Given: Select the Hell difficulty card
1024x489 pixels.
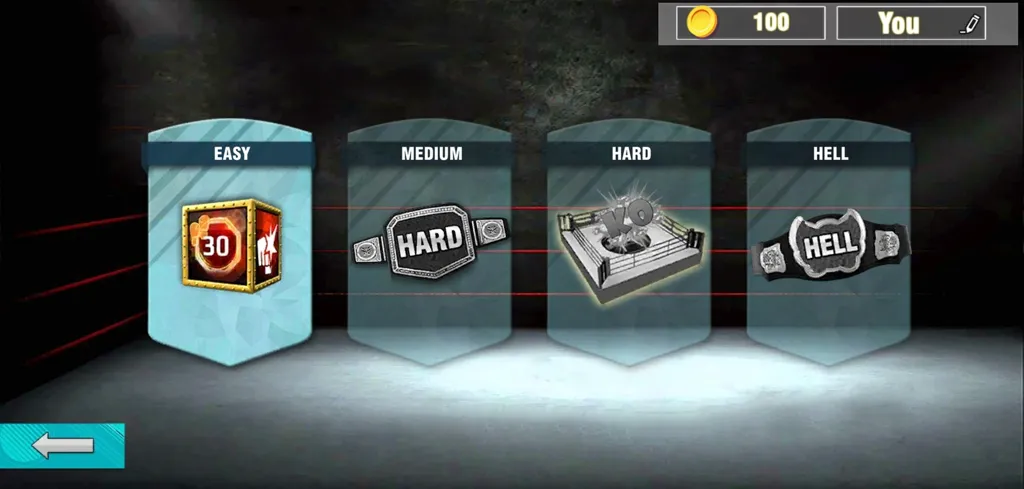Looking at the screenshot, I should coord(830,245).
